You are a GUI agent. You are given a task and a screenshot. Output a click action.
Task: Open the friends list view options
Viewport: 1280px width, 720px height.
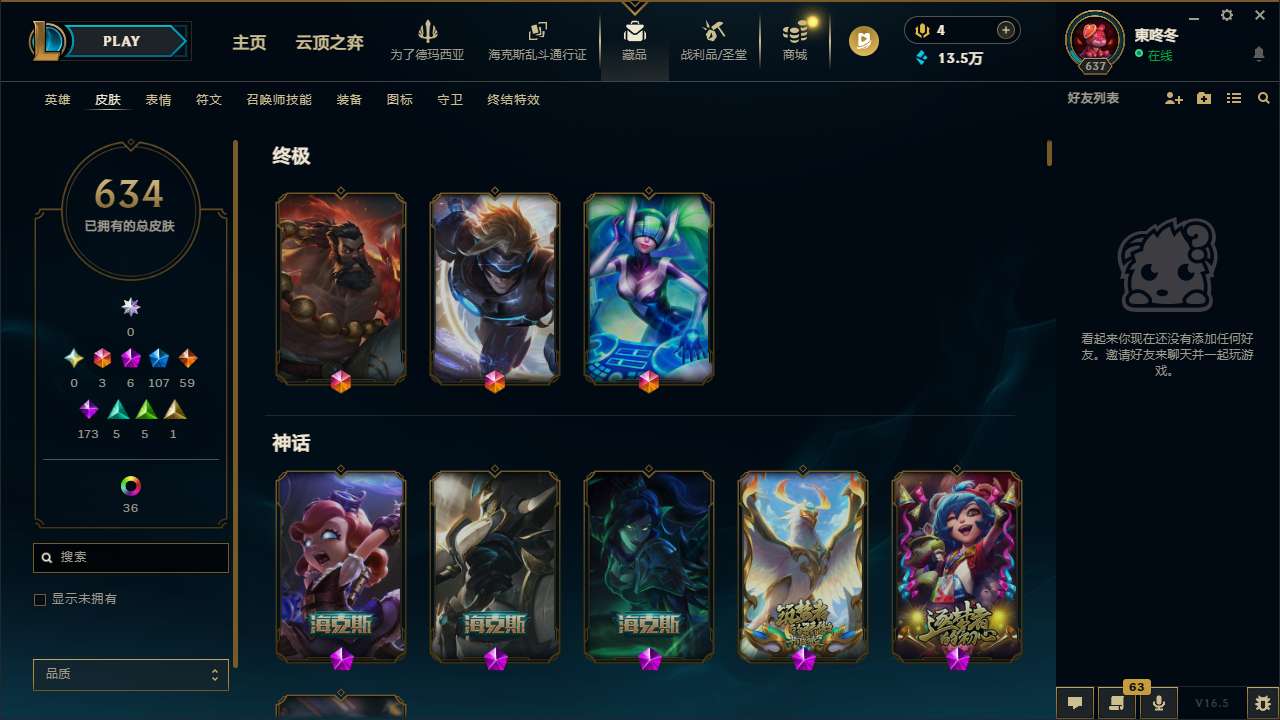tap(1234, 98)
